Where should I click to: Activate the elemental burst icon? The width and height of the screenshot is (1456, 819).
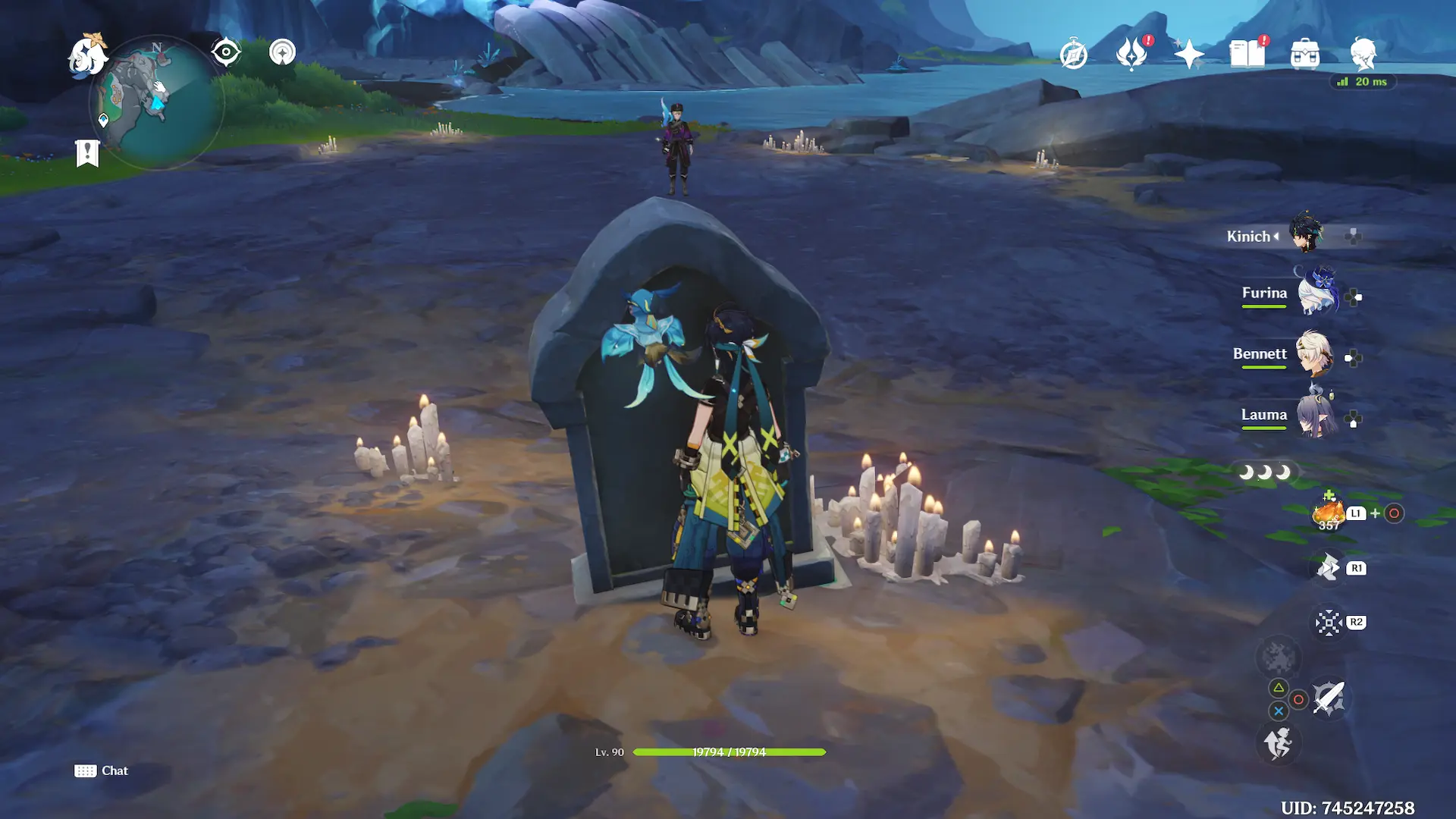pyautogui.click(x=1279, y=657)
